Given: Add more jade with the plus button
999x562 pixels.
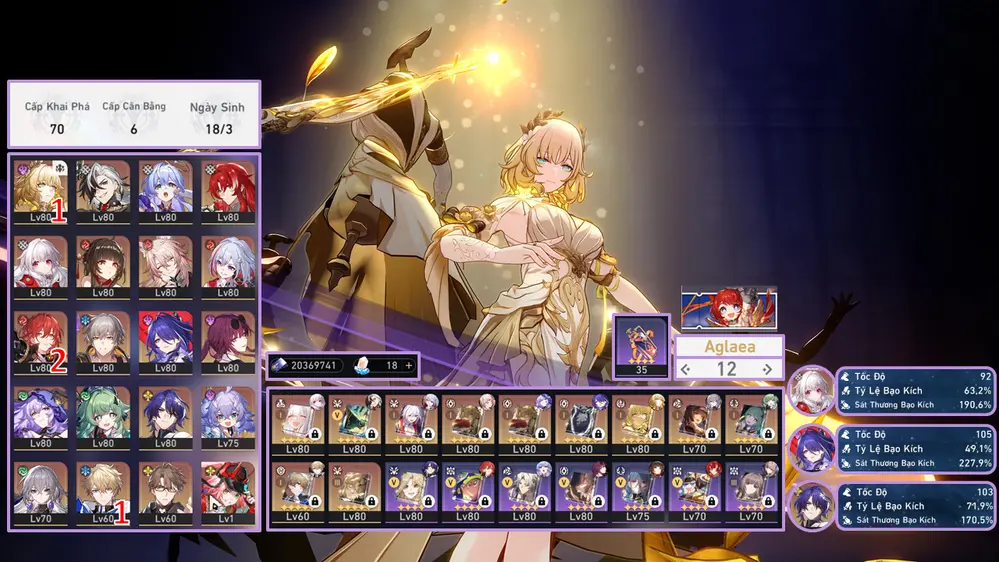Looking at the screenshot, I should [x=408, y=366].
